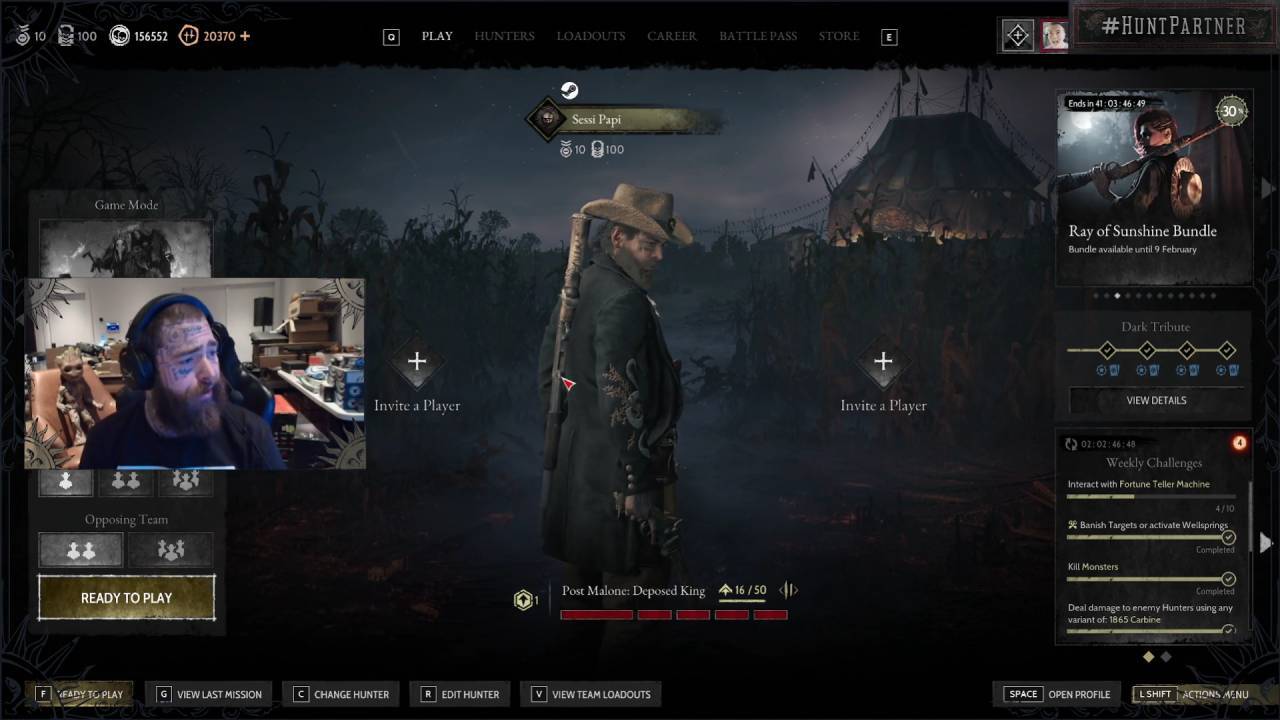1280x720 pixels.
Task: Select the solo team size option
Action: (65, 481)
